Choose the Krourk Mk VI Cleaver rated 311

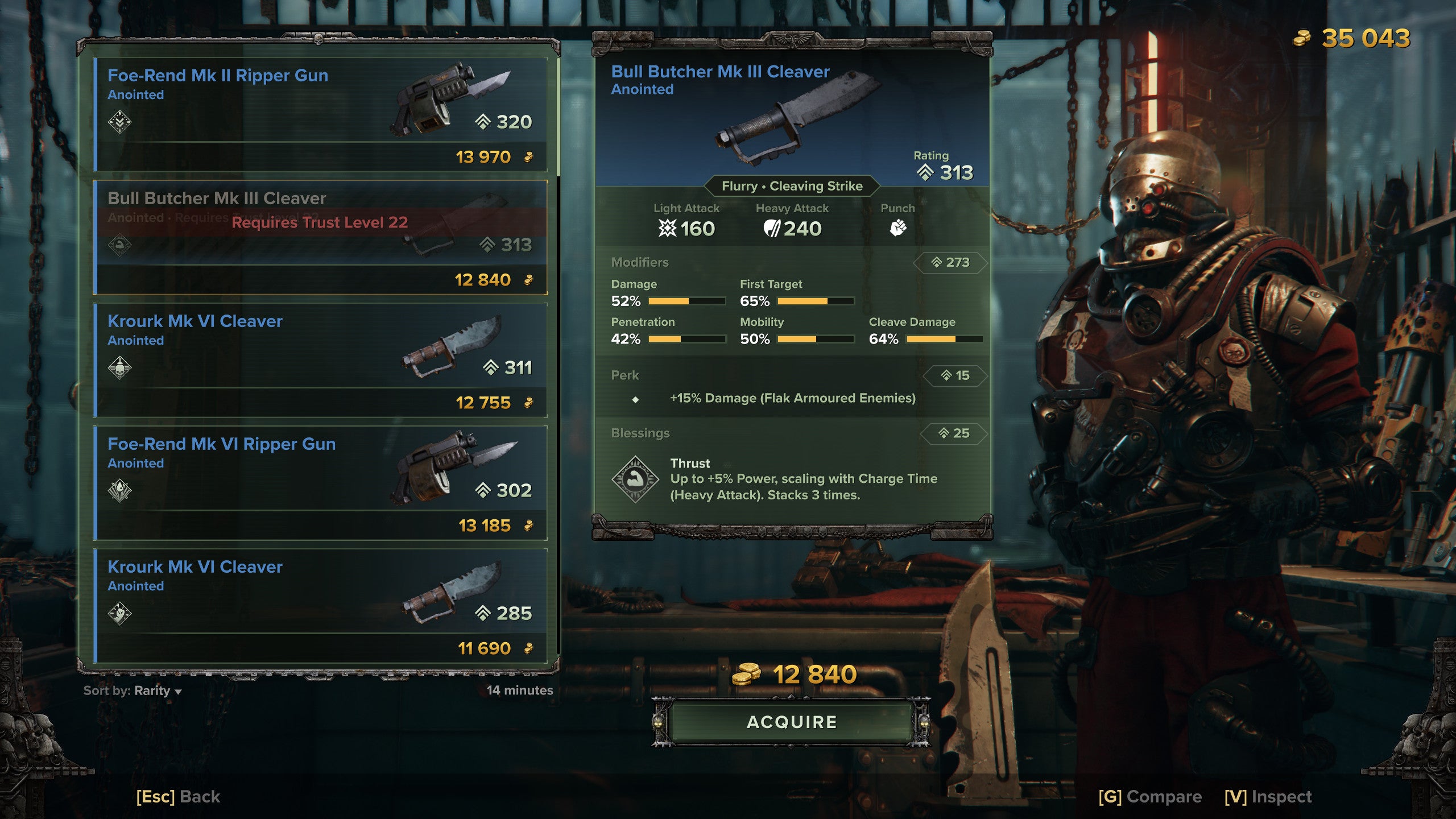(x=320, y=360)
